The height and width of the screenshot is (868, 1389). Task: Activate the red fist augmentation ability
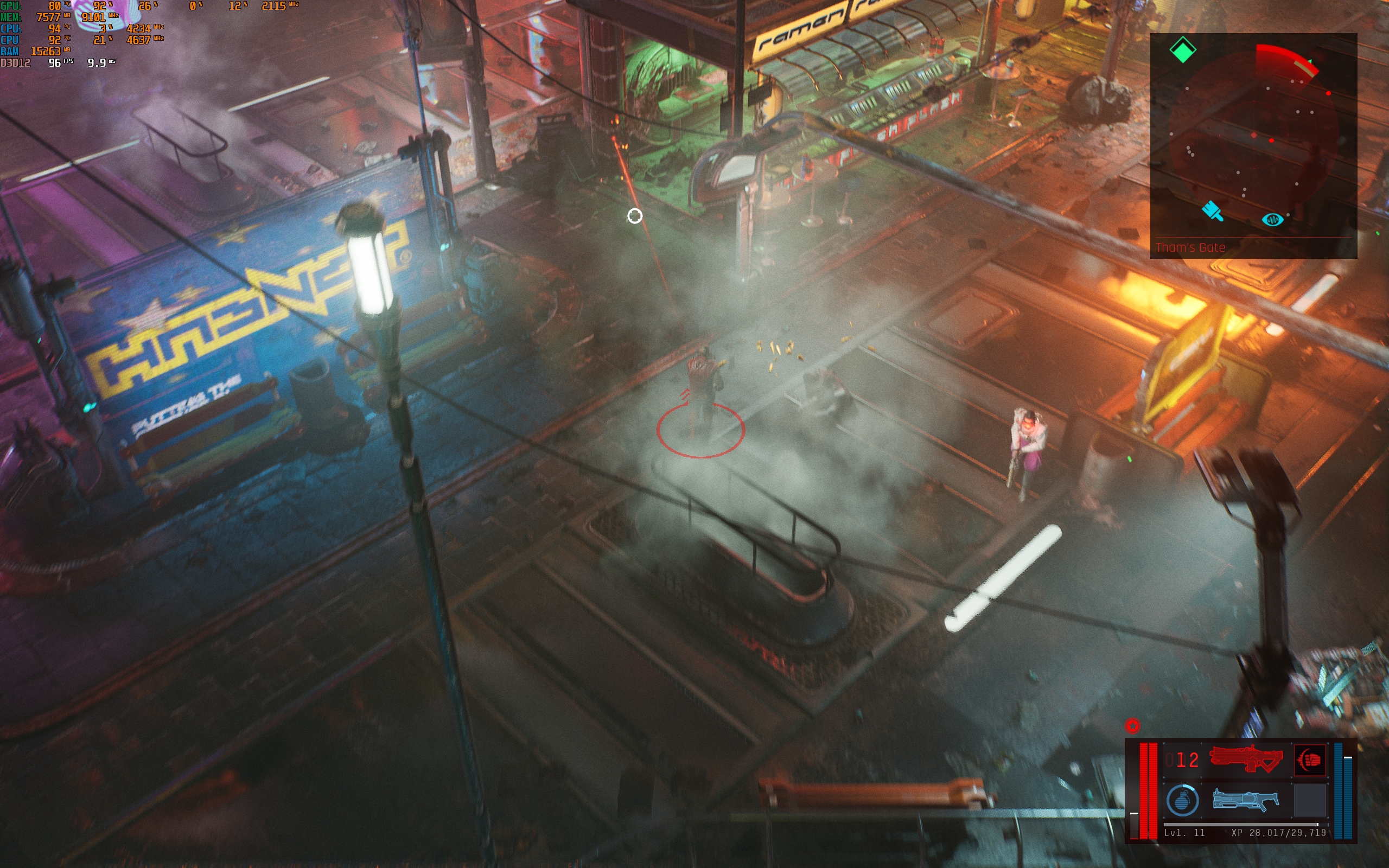[1309, 759]
